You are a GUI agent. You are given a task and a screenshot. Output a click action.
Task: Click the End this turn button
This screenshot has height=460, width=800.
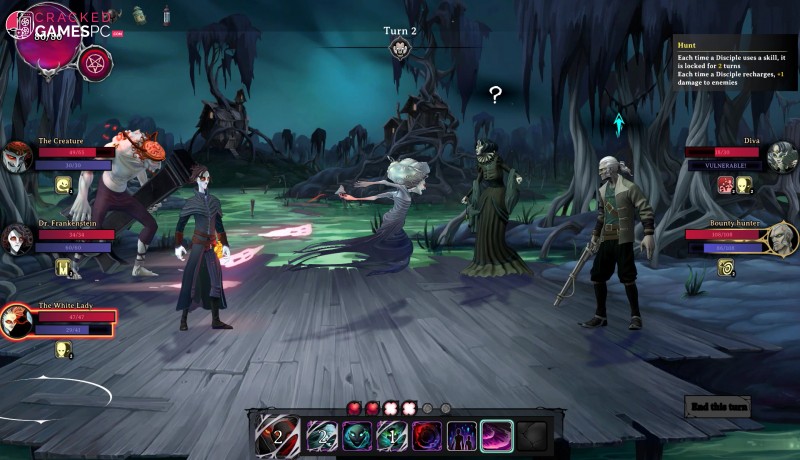tap(717, 405)
